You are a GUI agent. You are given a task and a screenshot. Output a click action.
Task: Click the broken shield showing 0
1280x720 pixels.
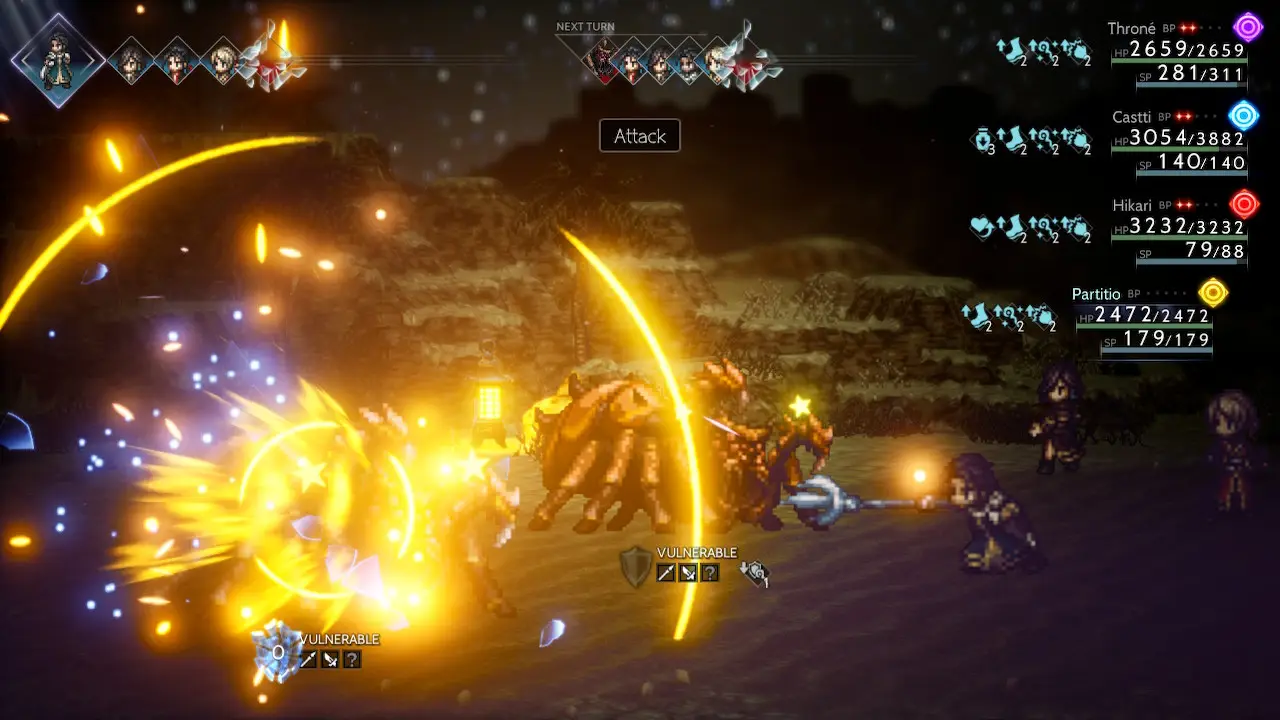275,653
